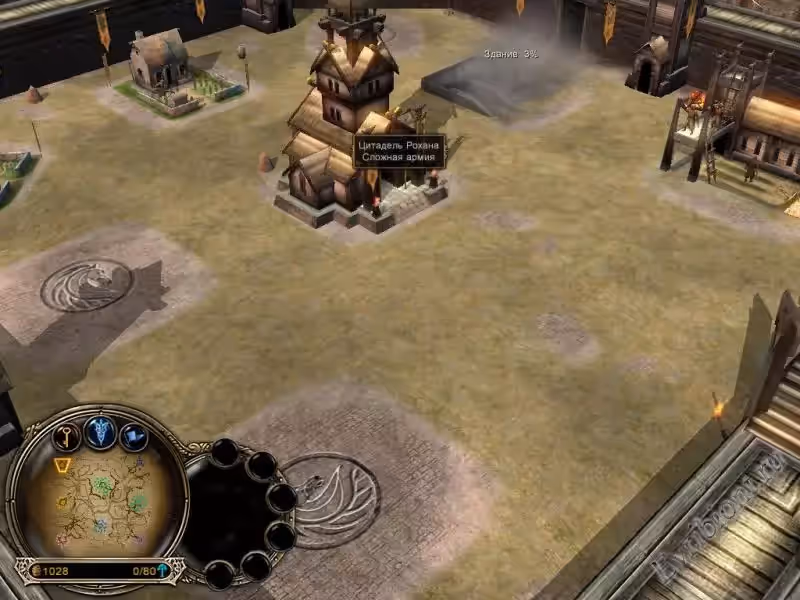Open the glowing blue powers button
The image size is (800, 600).
pyautogui.click(x=100, y=431)
